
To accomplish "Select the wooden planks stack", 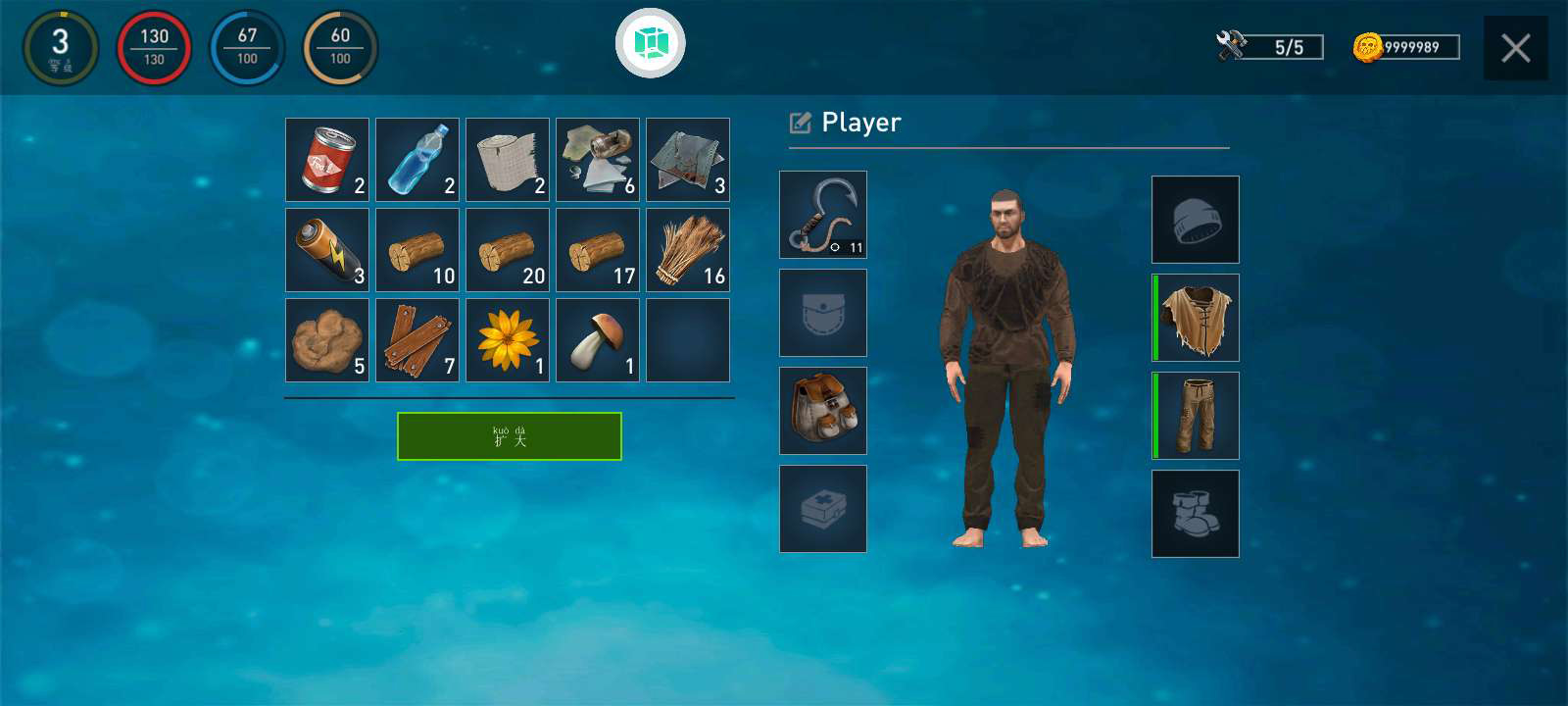I will tap(416, 340).
